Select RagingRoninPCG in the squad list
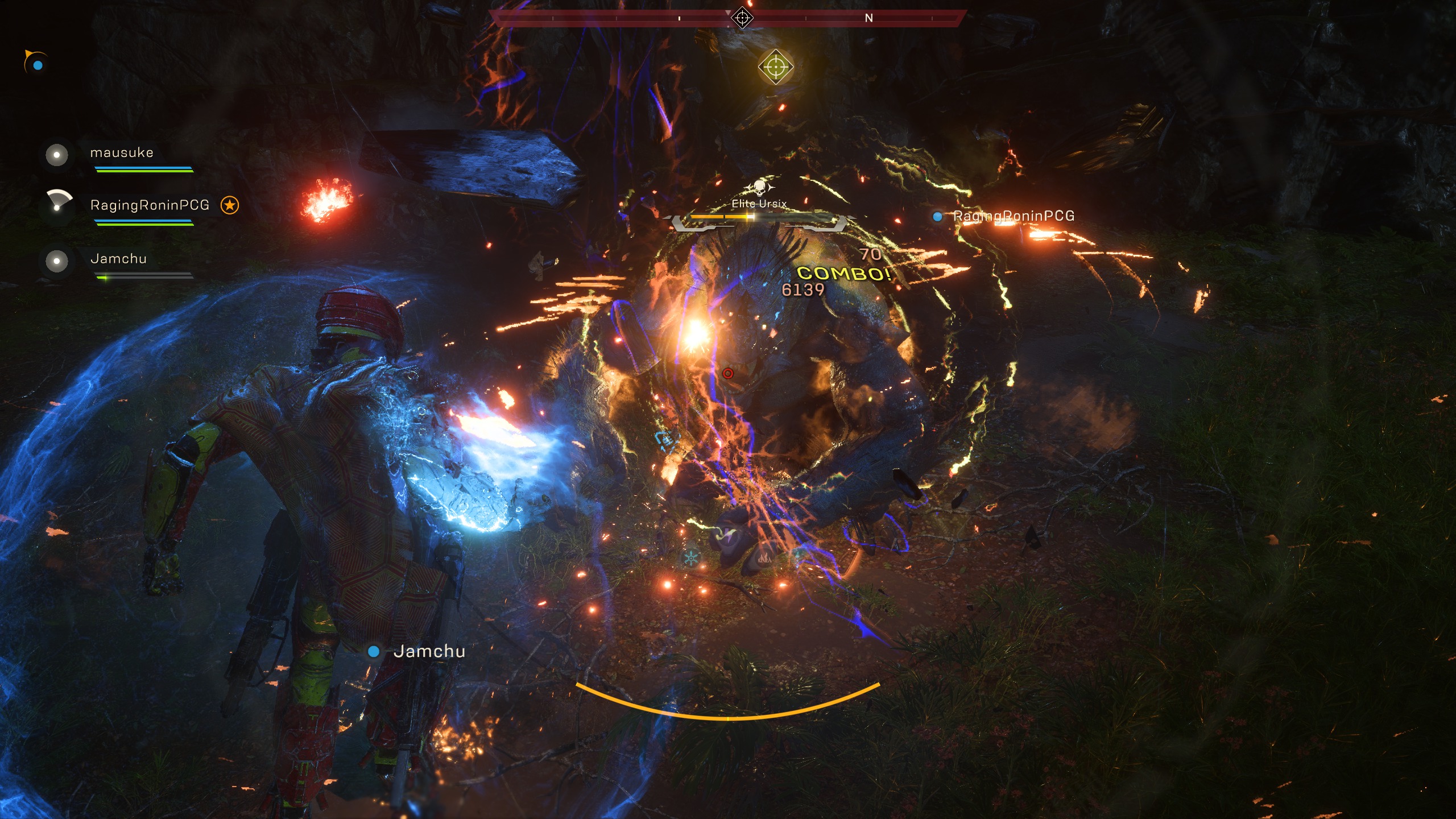Image resolution: width=1456 pixels, height=819 pixels. [150, 205]
